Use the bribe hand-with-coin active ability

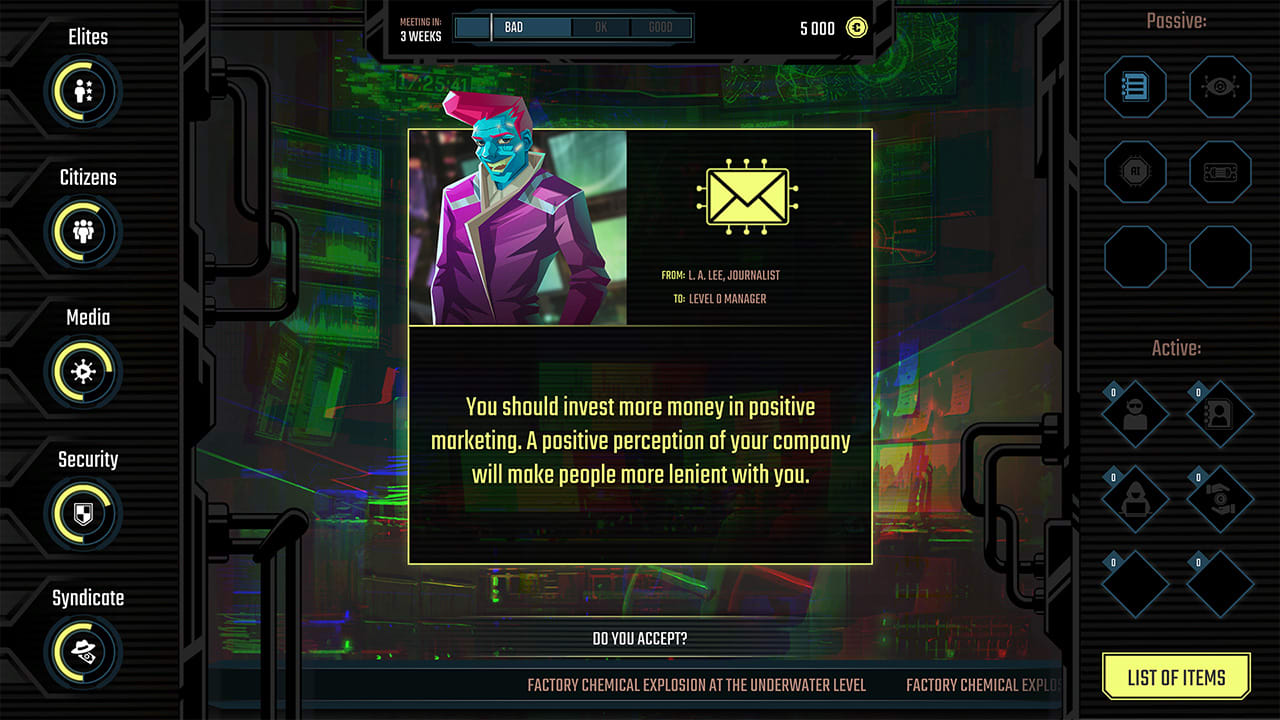pyautogui.click(x=1219, y=497)
